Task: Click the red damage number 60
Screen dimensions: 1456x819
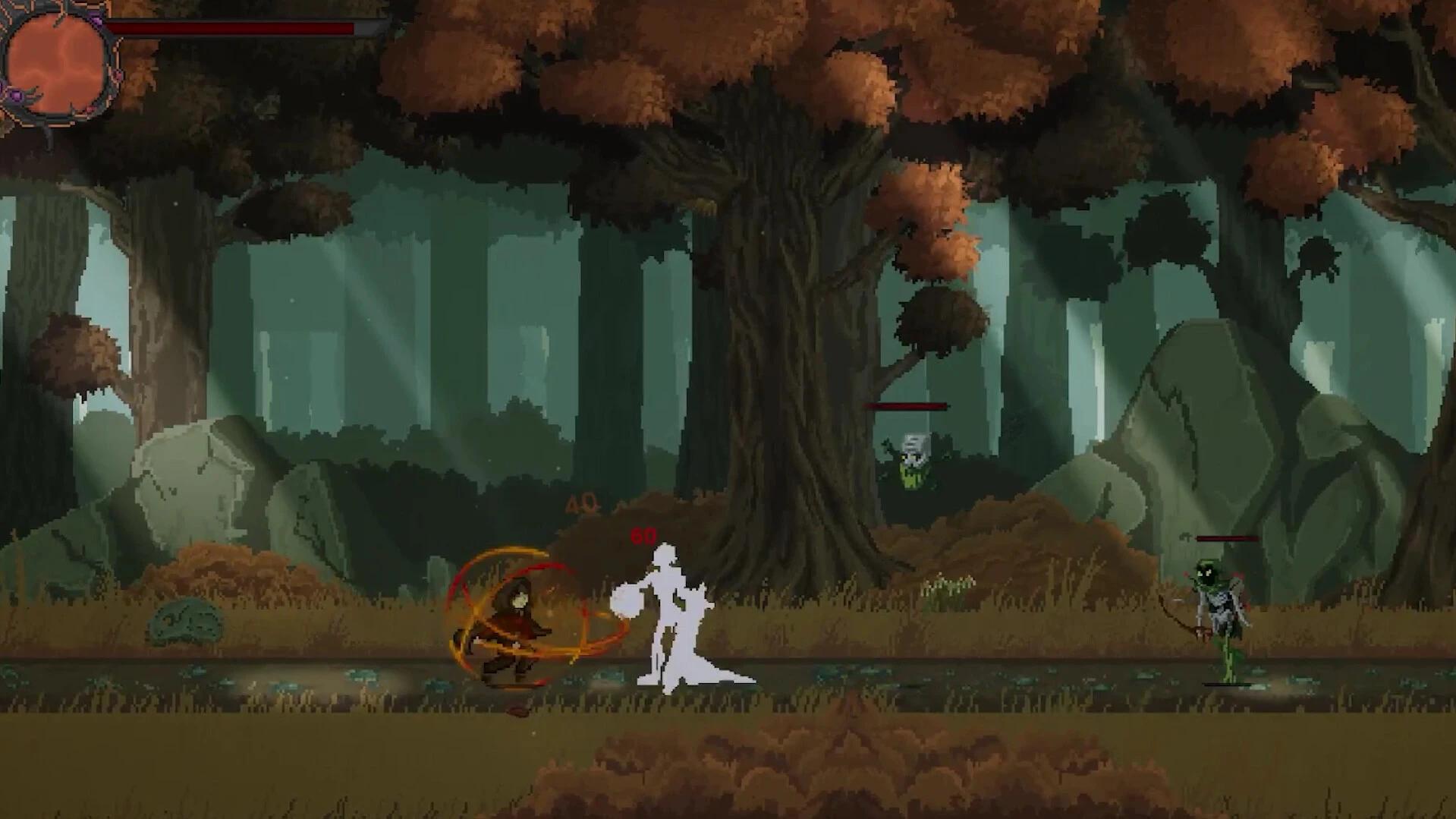Action: pyautogui.click(x=642, y=536)
